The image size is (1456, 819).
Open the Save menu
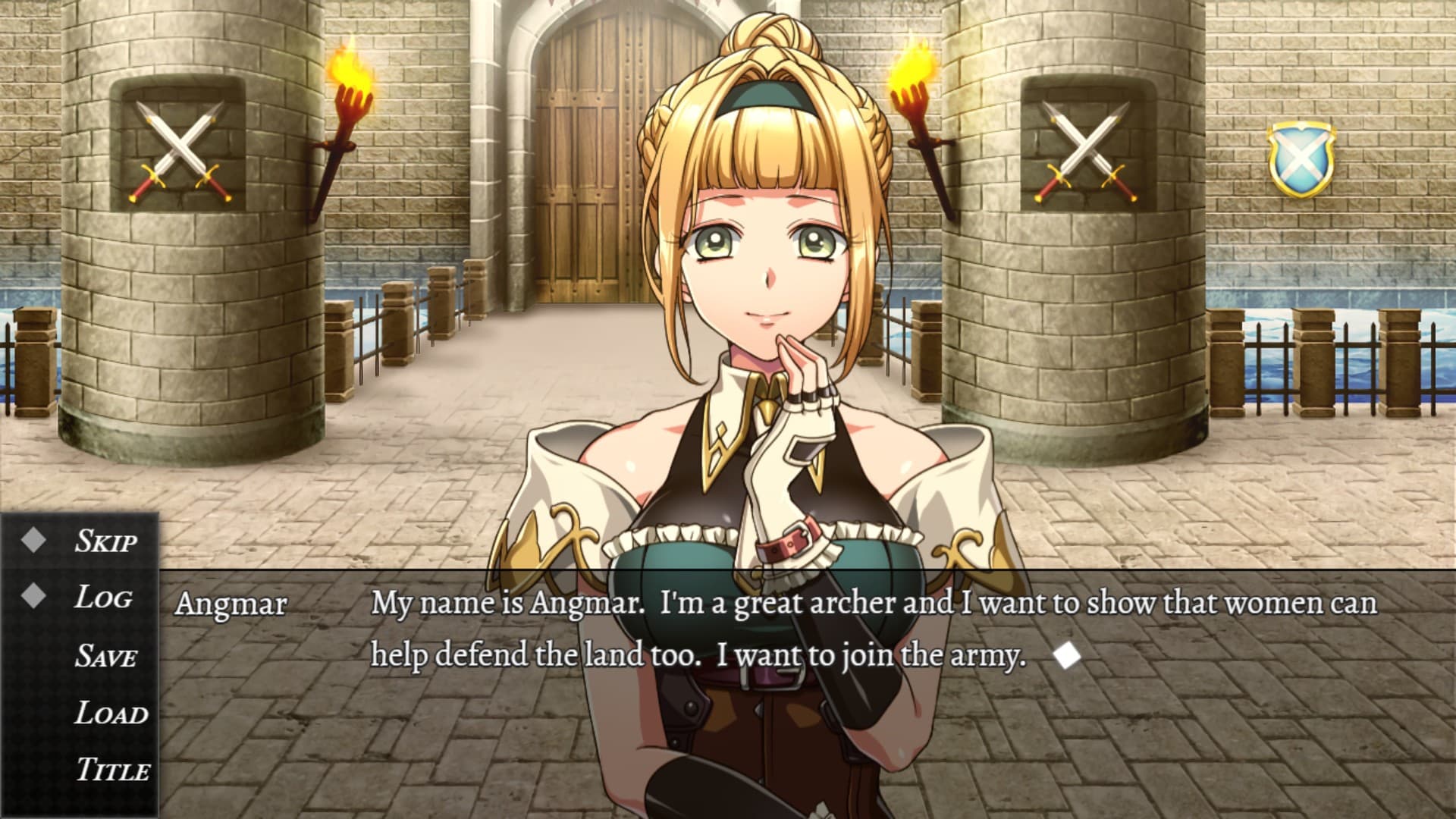pyautogui.click(x=105, y=656)
